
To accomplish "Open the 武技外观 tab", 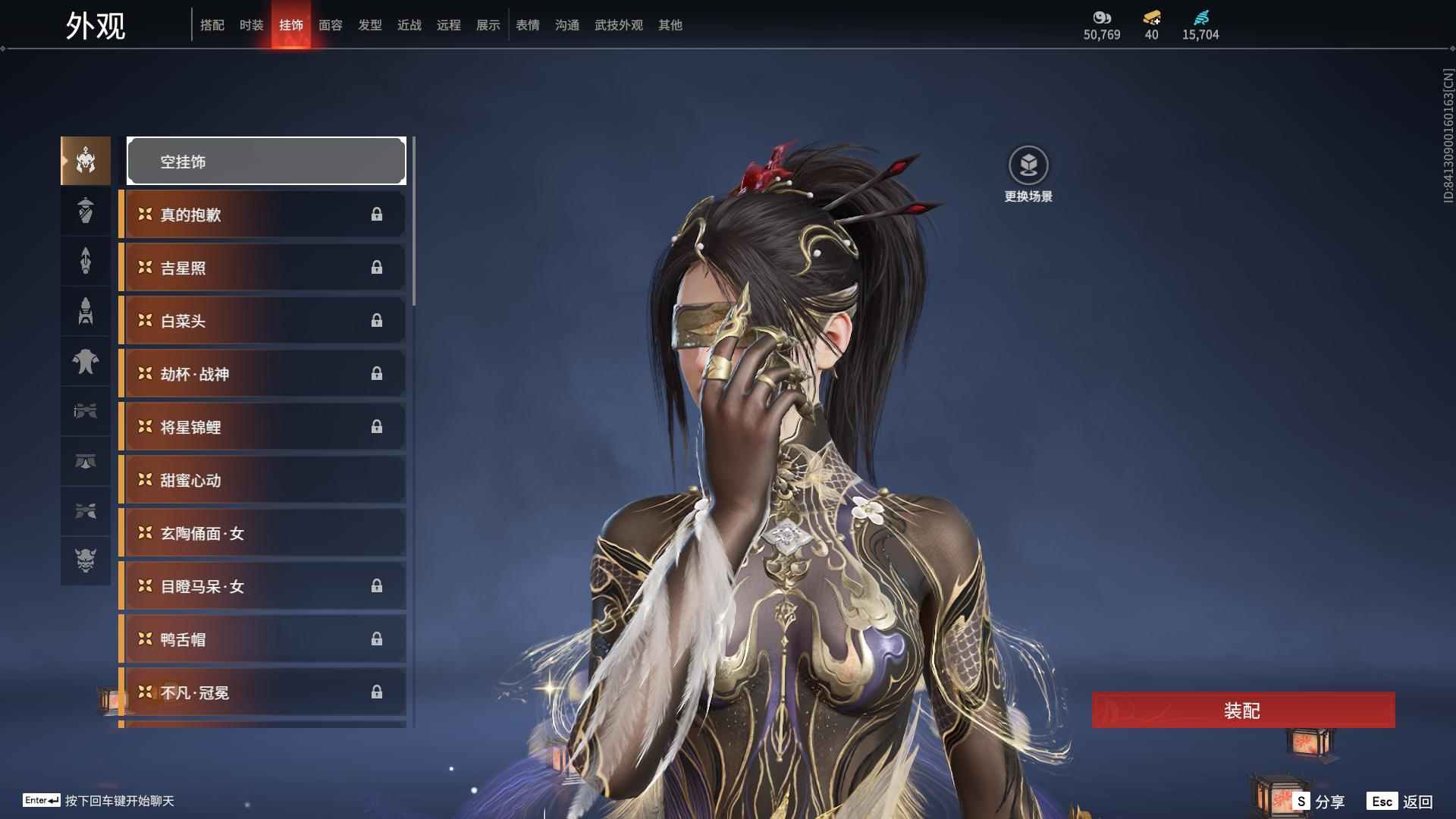I will coord(618,25).
